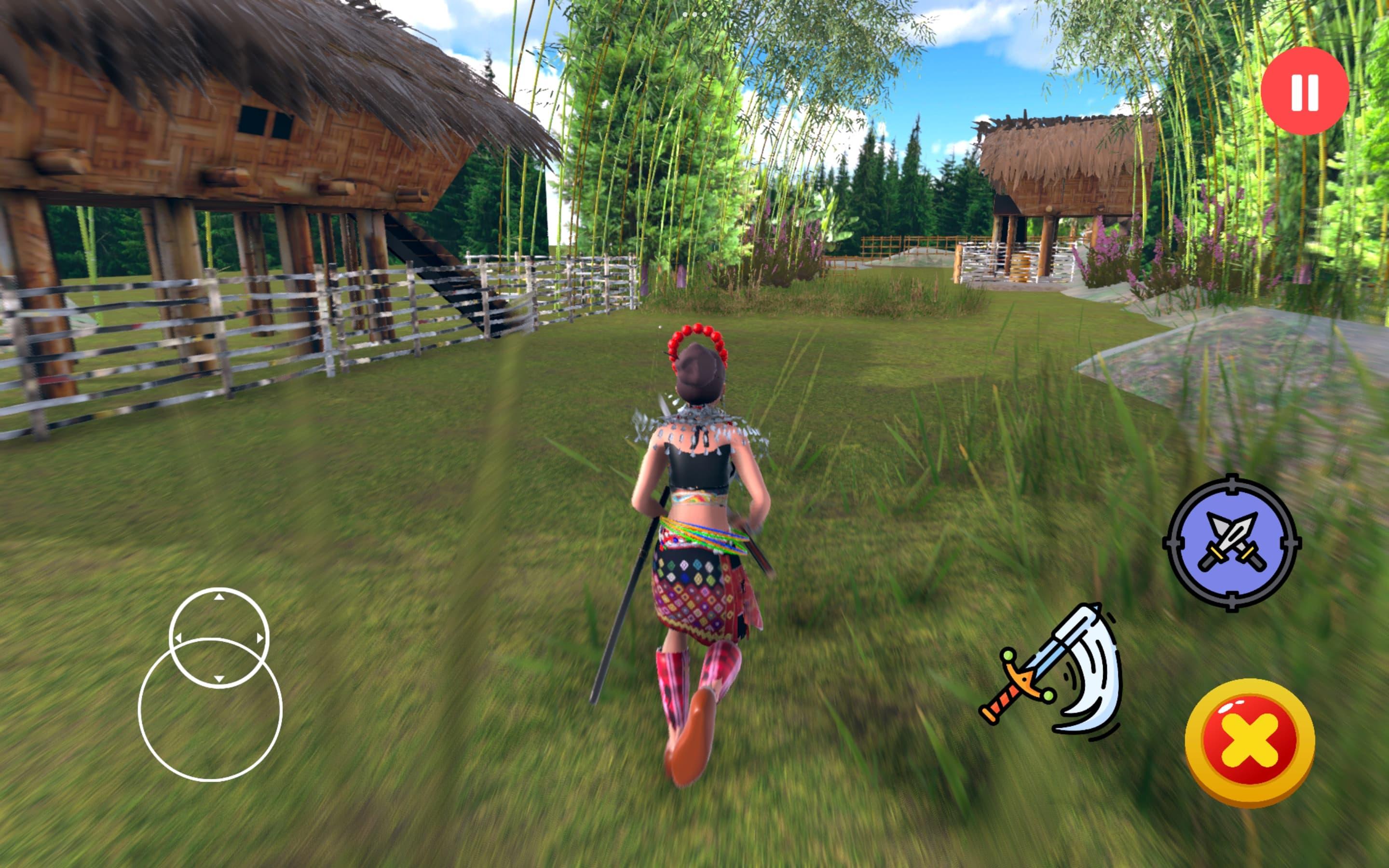Tap the middle page-indicator dot
The image size is (1389, 868).
pos(694,15)
